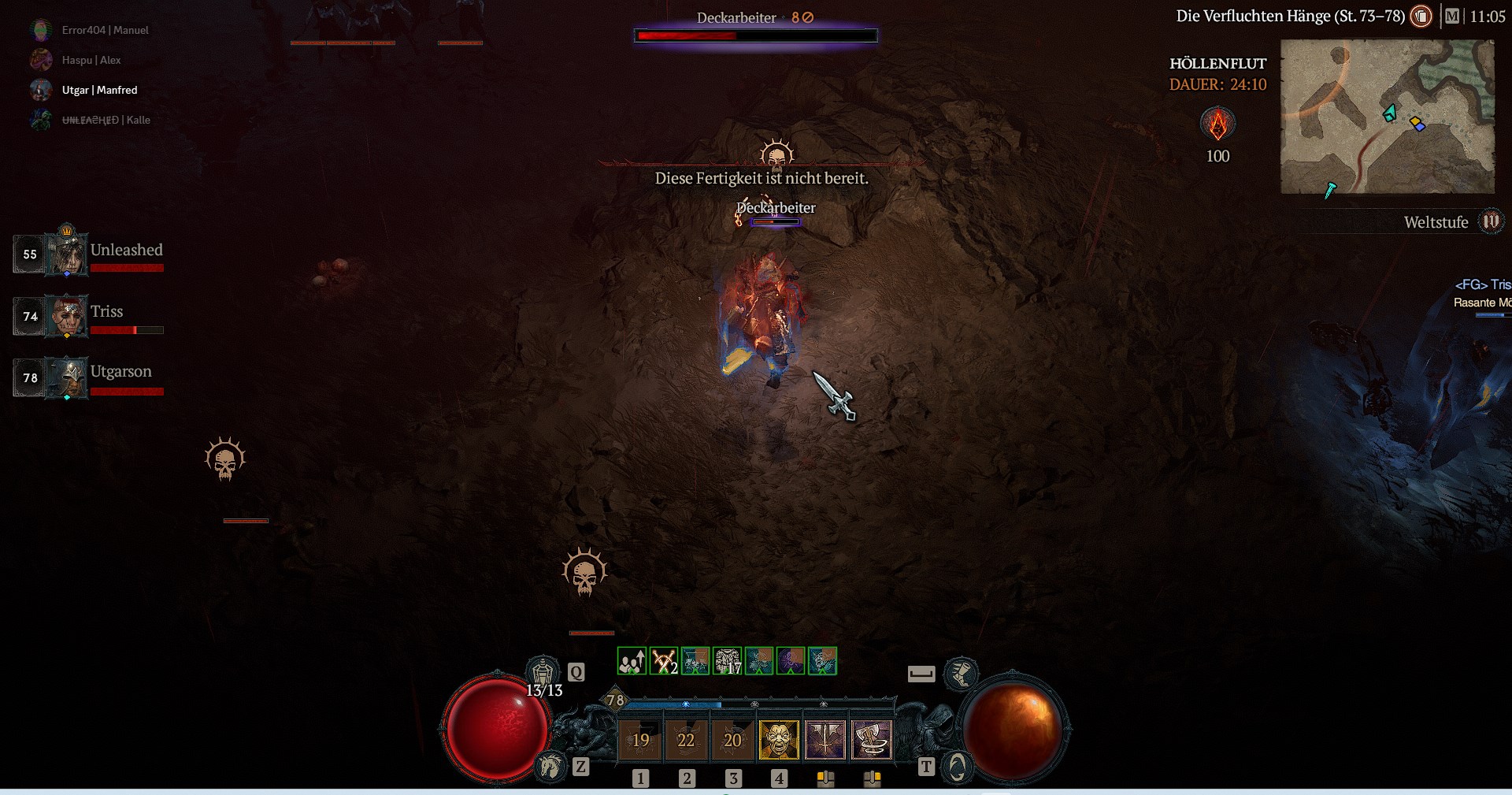The height and width of the screenshot is (795, 1512).
Task: Activate the evade boot icon
Action: point(961,672)
